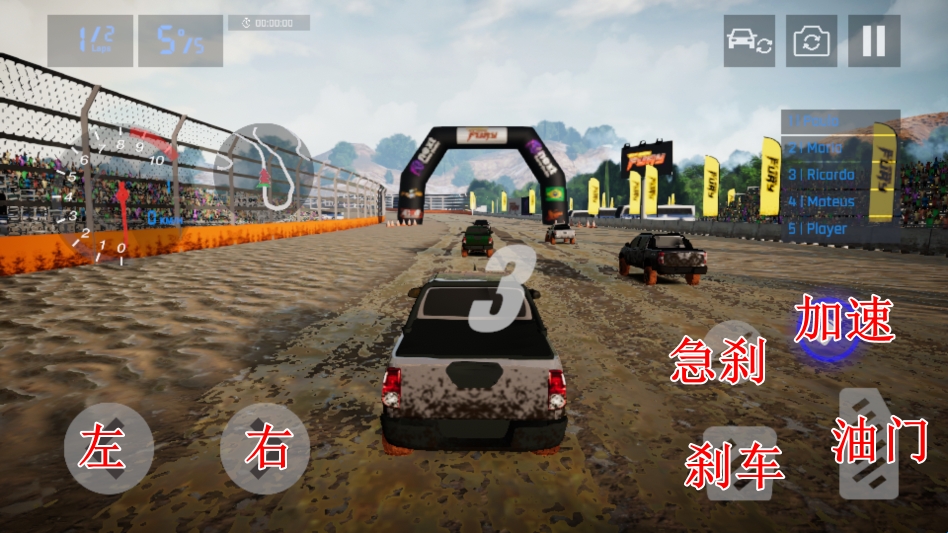Steer right with the 右 button
Viewport: 948px width, 533px height.
265,449
